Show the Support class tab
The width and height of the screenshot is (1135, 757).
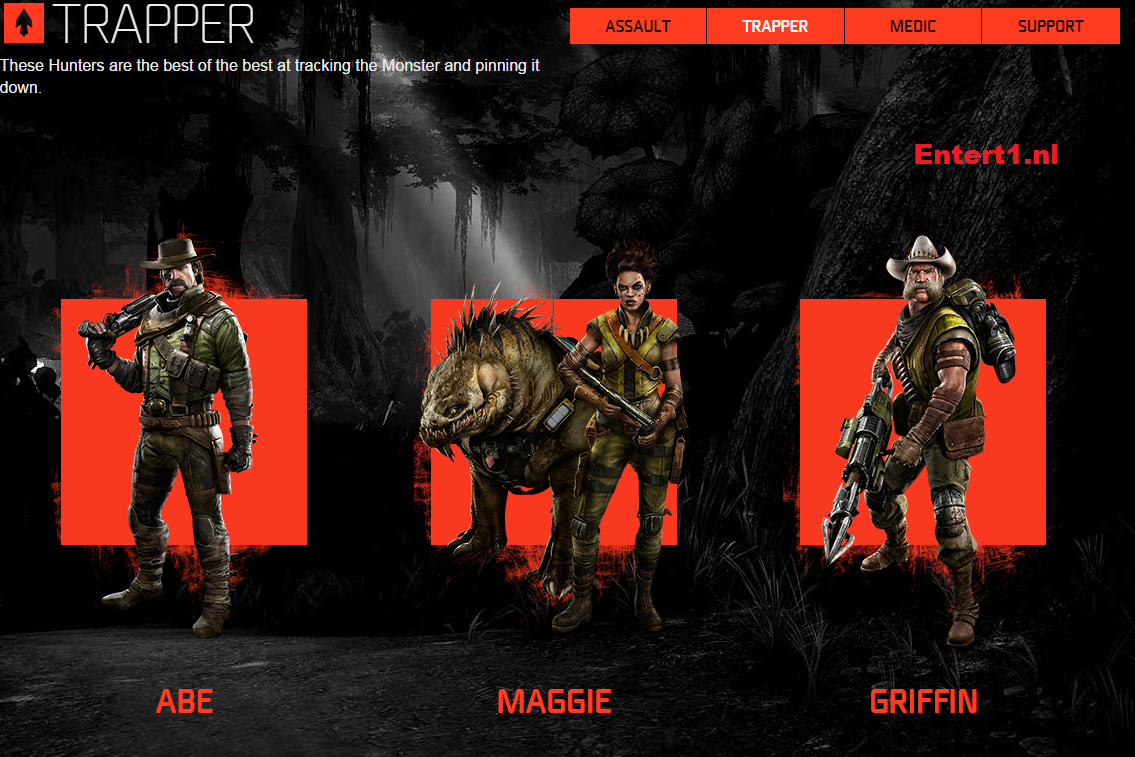[x=1050, y=26]
